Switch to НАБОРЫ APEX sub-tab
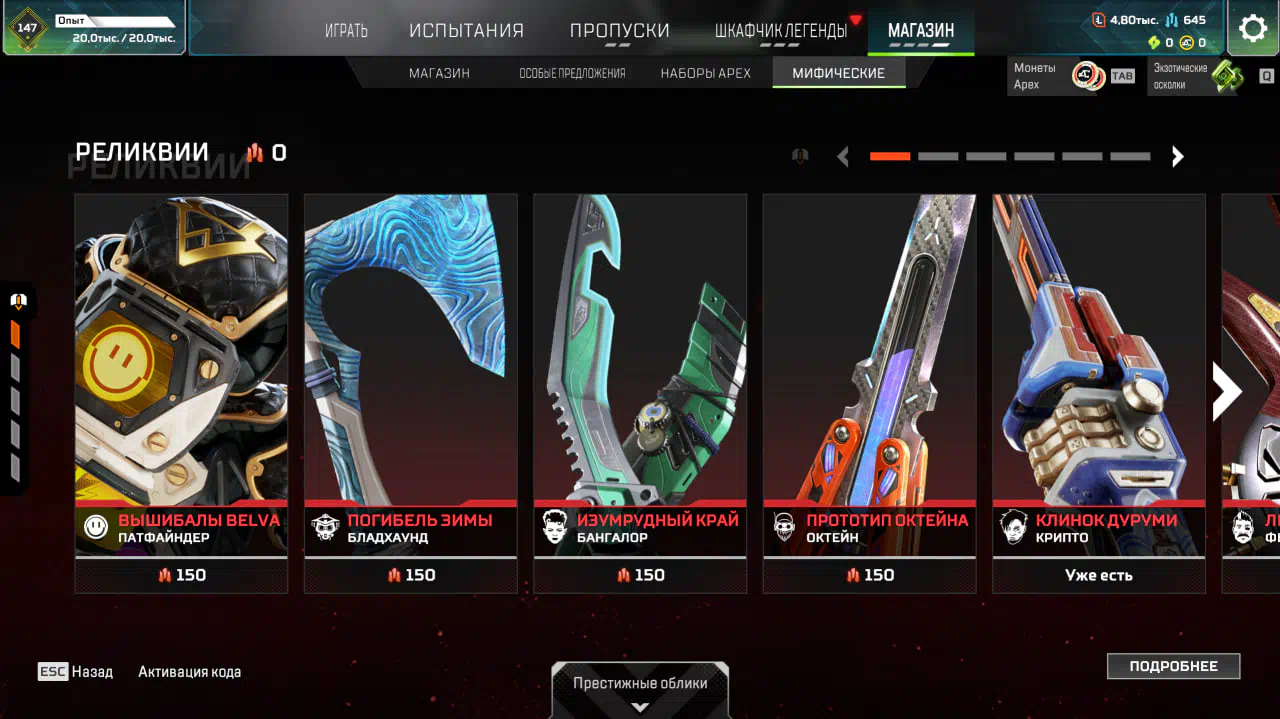Screen dimensions: 1280x719 click(x=705, y=73)
